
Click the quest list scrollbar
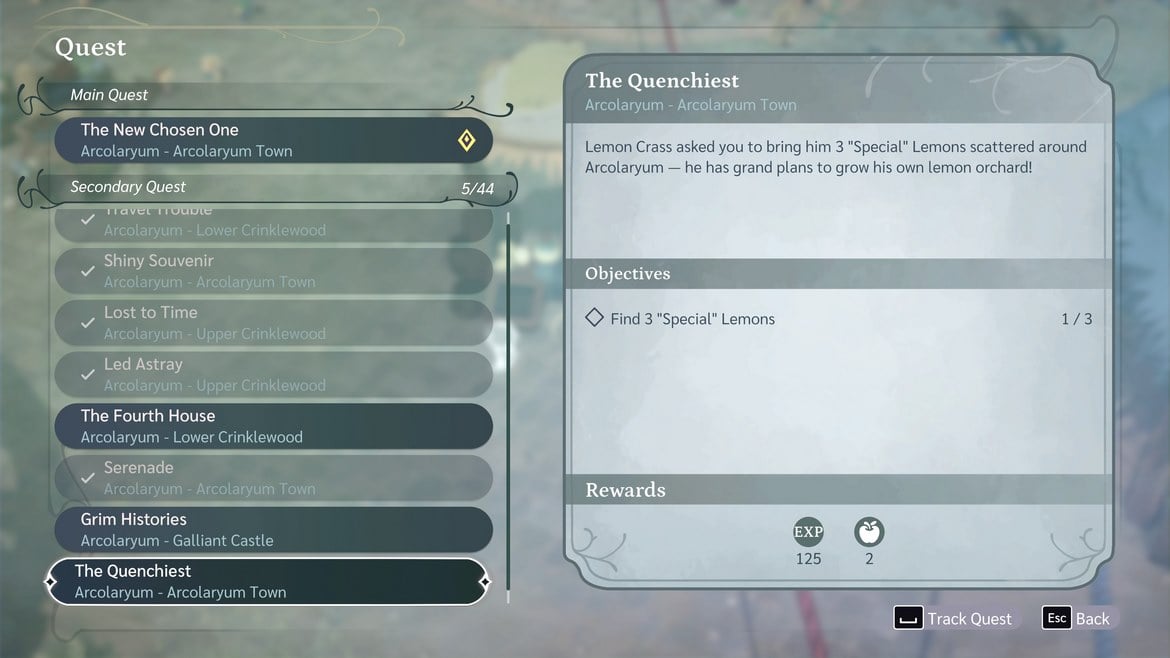click(x=508, y=400)
